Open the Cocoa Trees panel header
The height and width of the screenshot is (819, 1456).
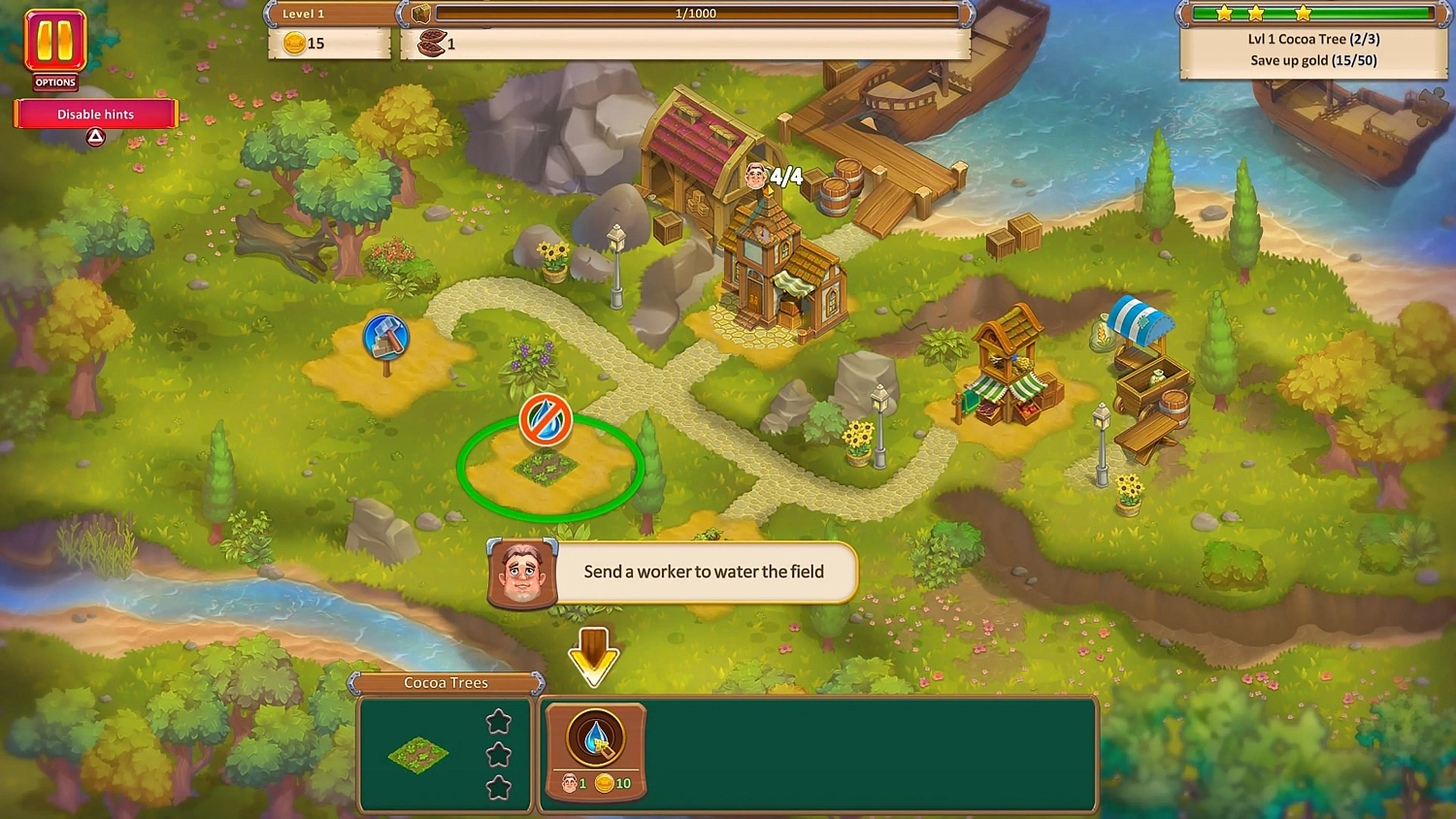445,682
